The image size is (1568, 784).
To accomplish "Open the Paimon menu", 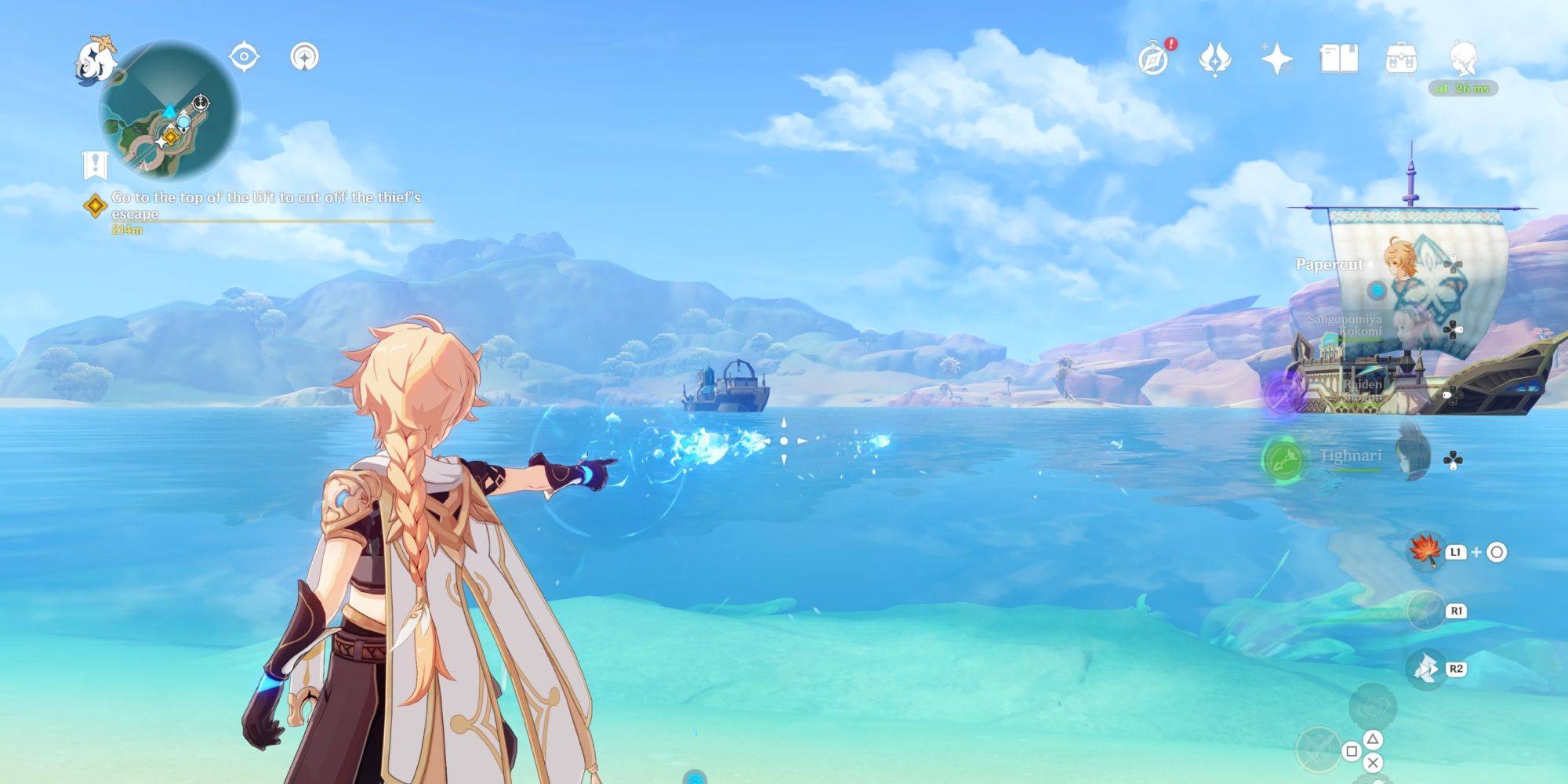I will [x=95, y=58].
